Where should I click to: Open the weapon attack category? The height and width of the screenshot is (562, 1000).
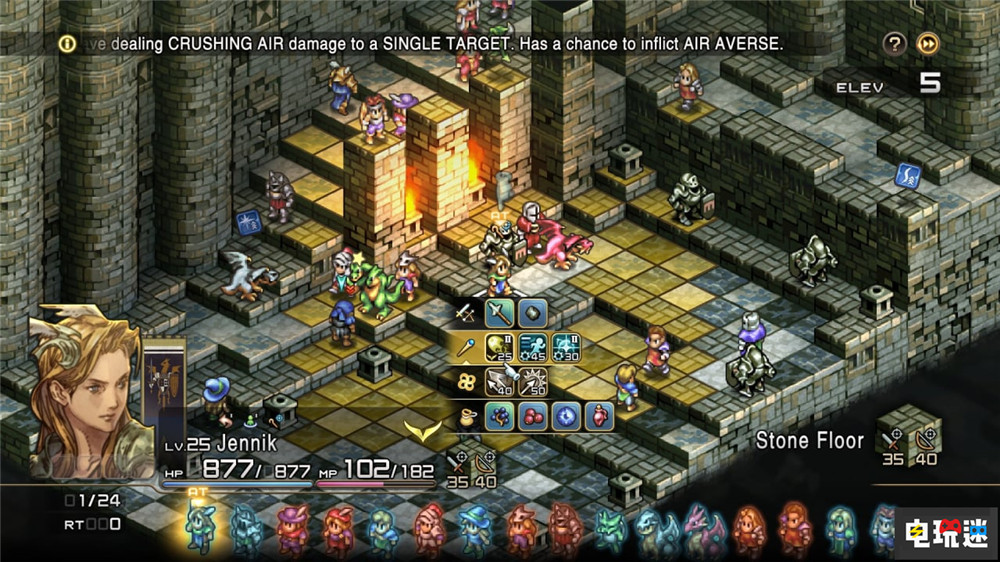tap(464, 314)
